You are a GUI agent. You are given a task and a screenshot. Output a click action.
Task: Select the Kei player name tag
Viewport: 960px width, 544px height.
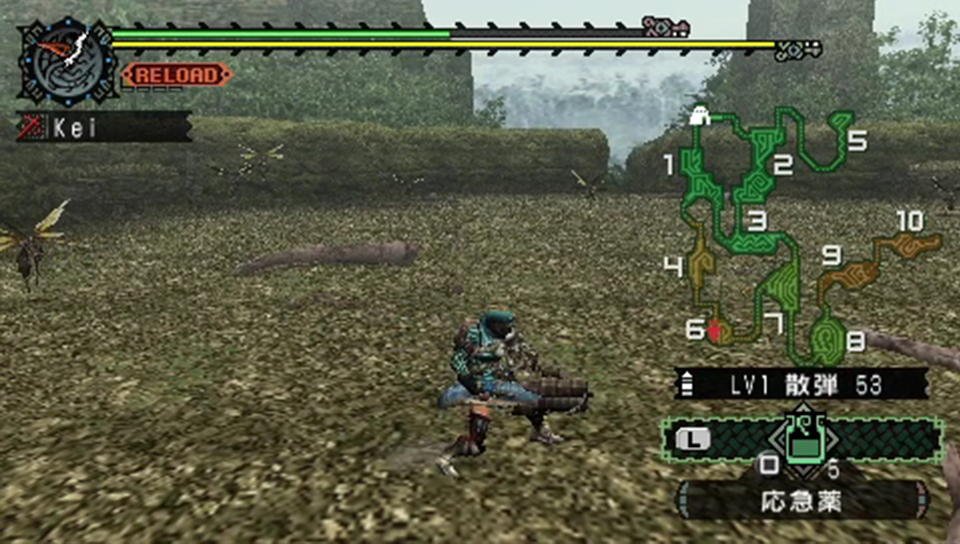tap(104, 127)
